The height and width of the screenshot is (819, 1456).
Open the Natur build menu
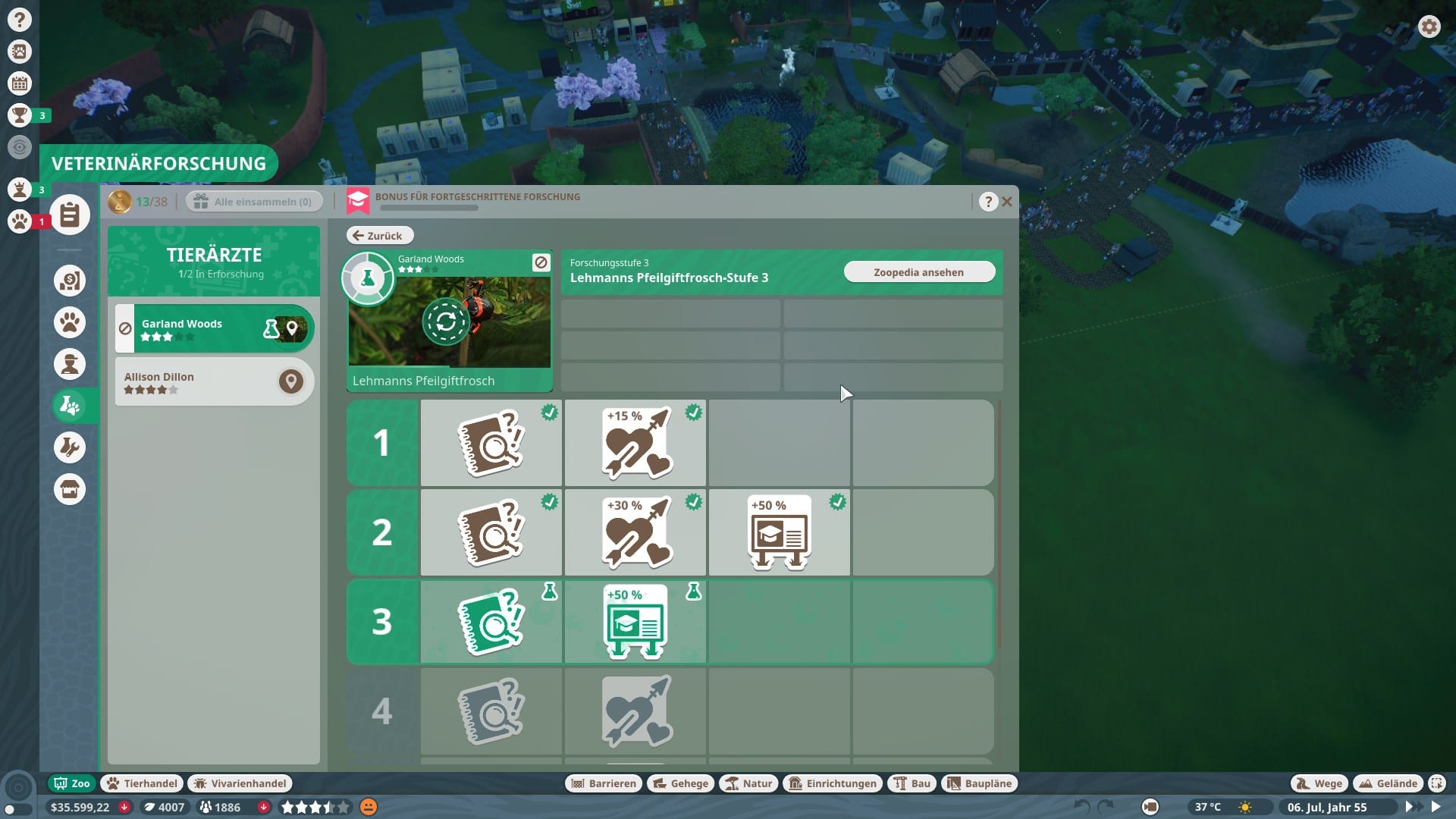pyautogui.click(x=748, y=783)
